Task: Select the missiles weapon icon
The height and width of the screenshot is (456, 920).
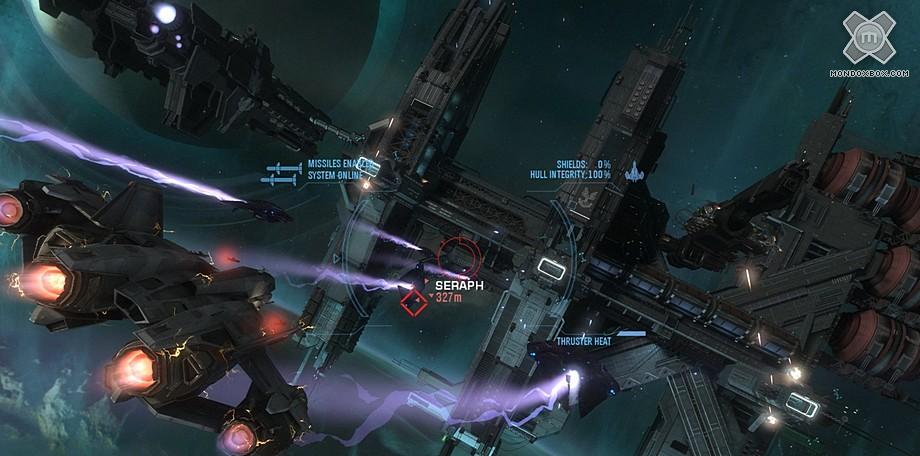Action: tap(282, 173)
